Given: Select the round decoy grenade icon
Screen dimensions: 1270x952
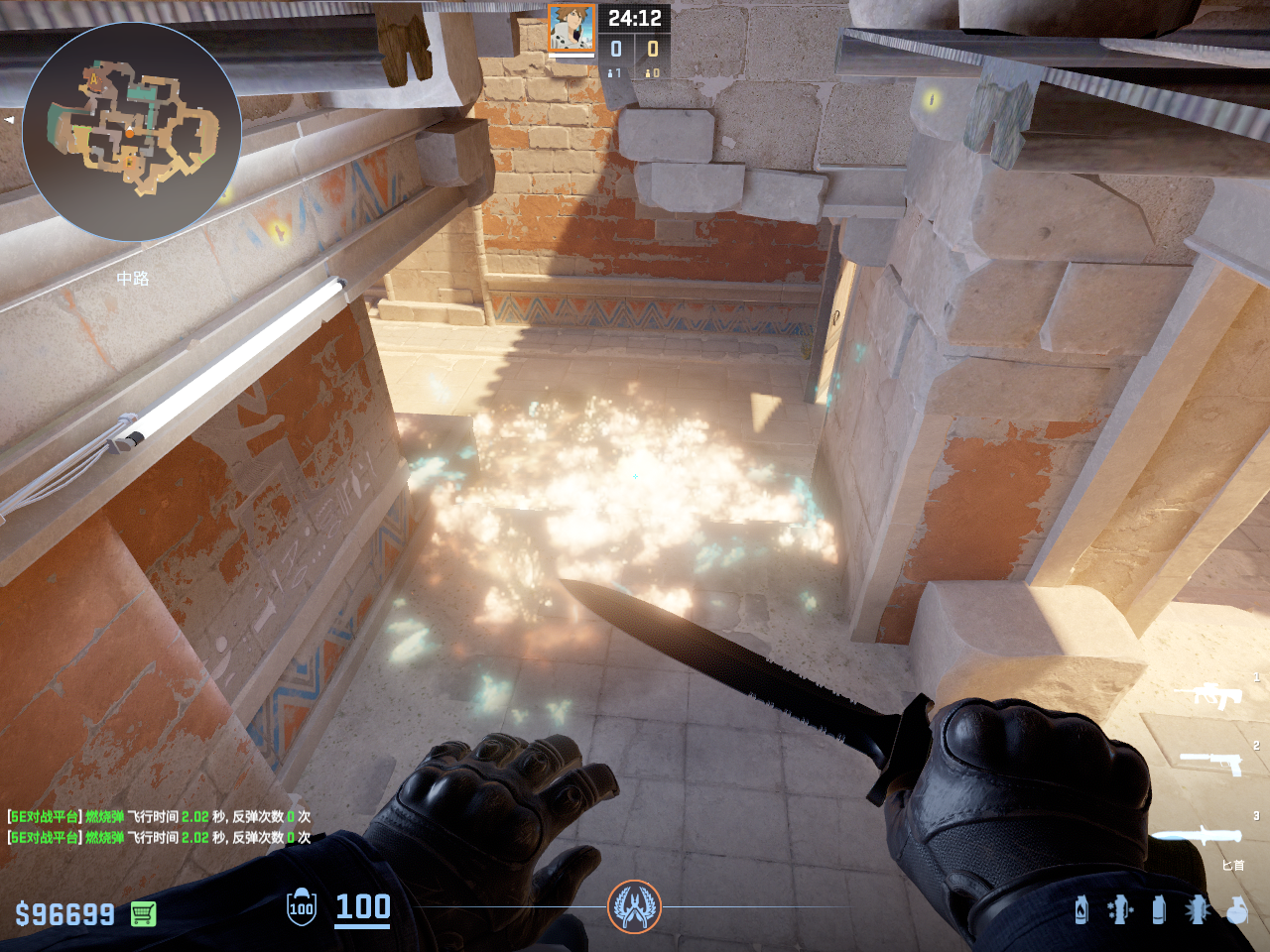Looking at the screenshot, I should pos(1236,909).
